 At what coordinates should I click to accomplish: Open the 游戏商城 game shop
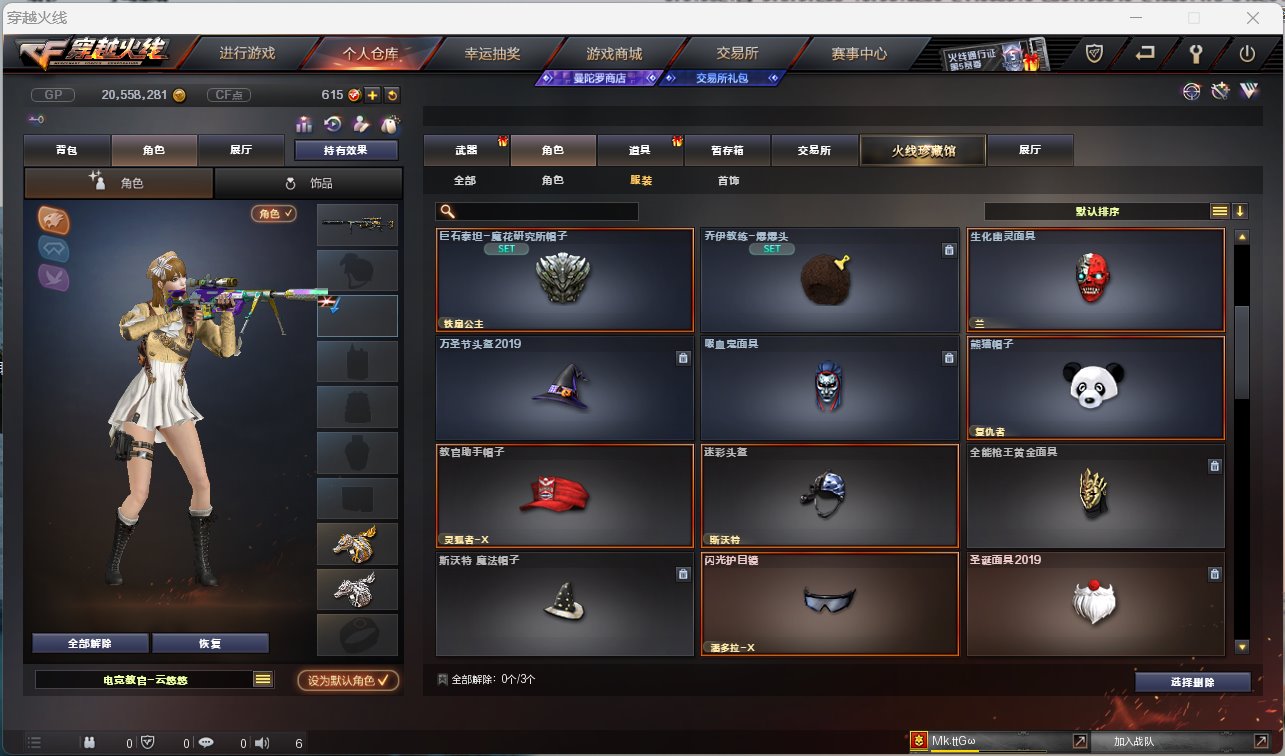(x=614, y=53)
